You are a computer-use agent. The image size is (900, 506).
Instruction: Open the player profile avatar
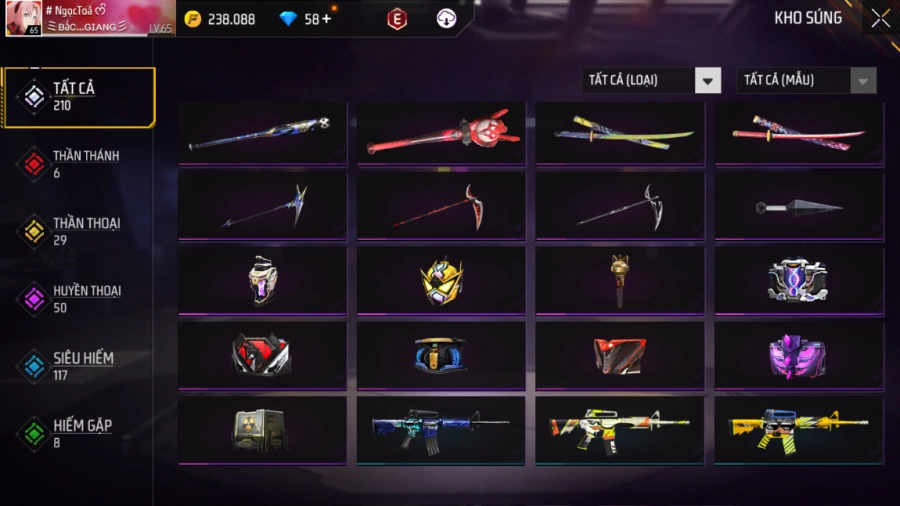(x=25, y=18)
